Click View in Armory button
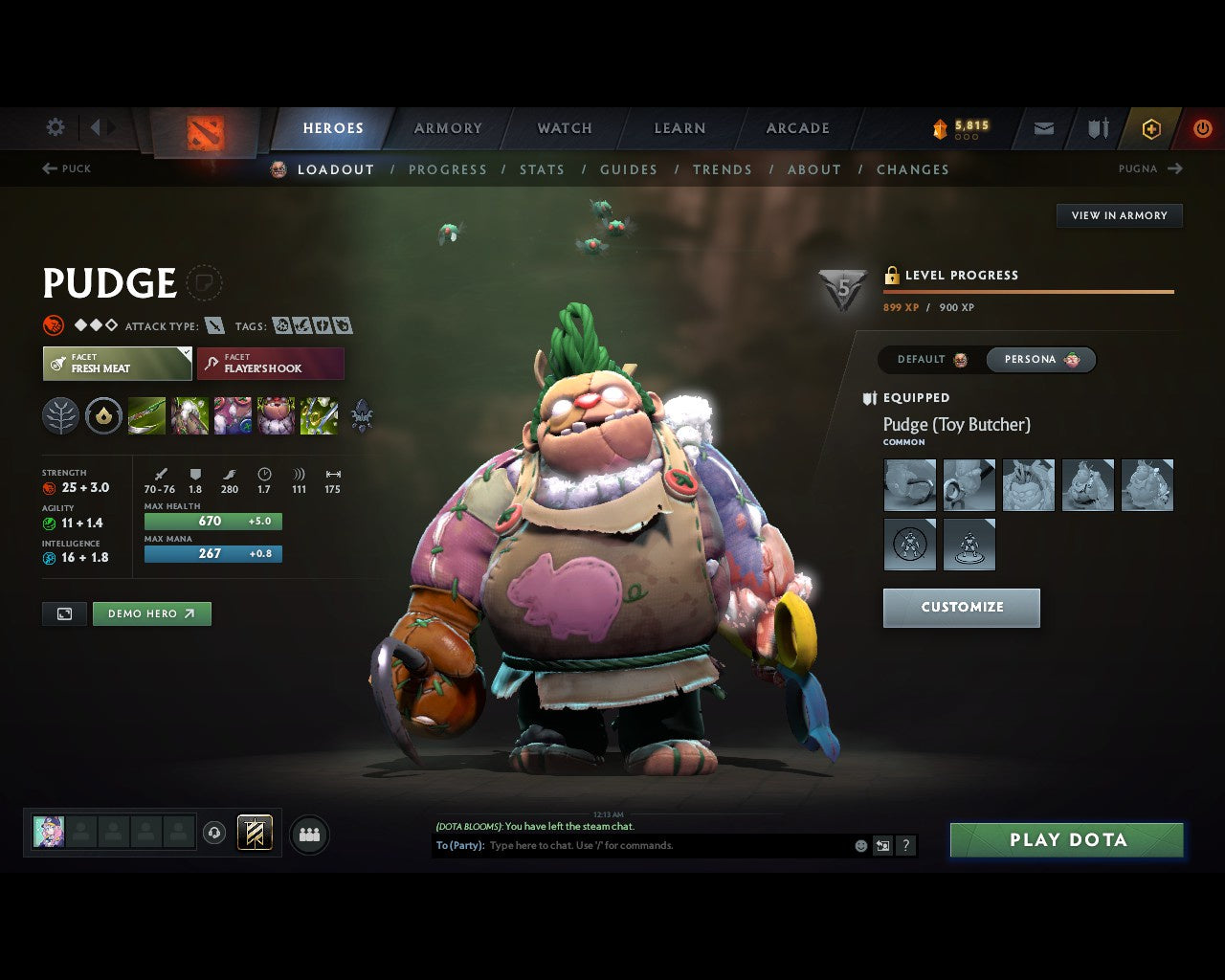The height and width of the screenshot is (980, 1225). (x=1119, y=215)
